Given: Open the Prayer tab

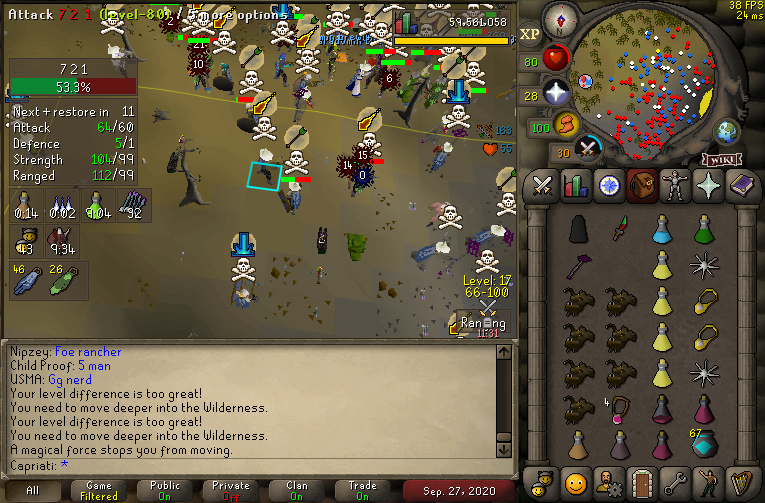Looking at the screenshot, I should (x=708, y=186).
